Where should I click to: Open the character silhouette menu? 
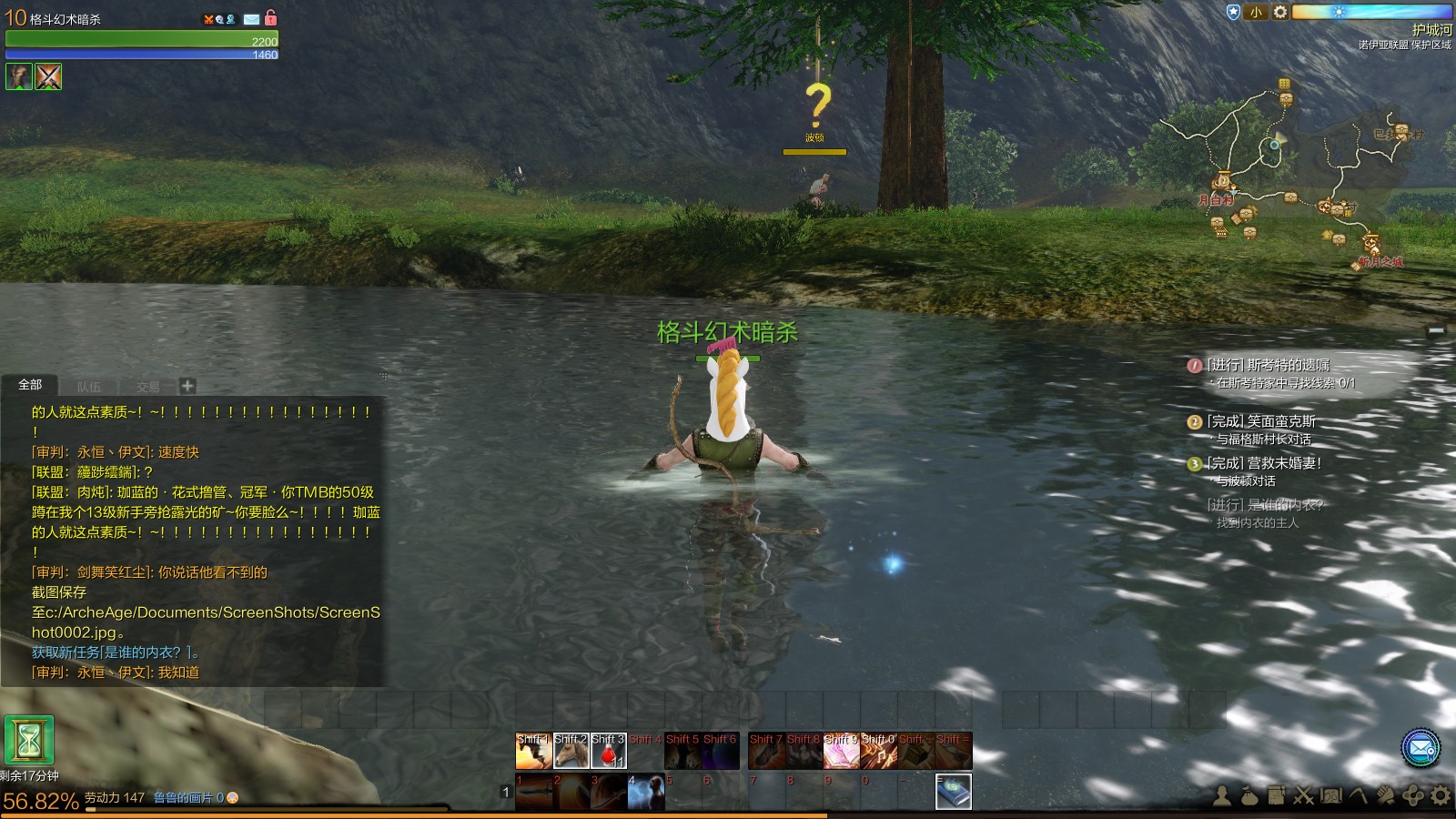(1222, 796)
